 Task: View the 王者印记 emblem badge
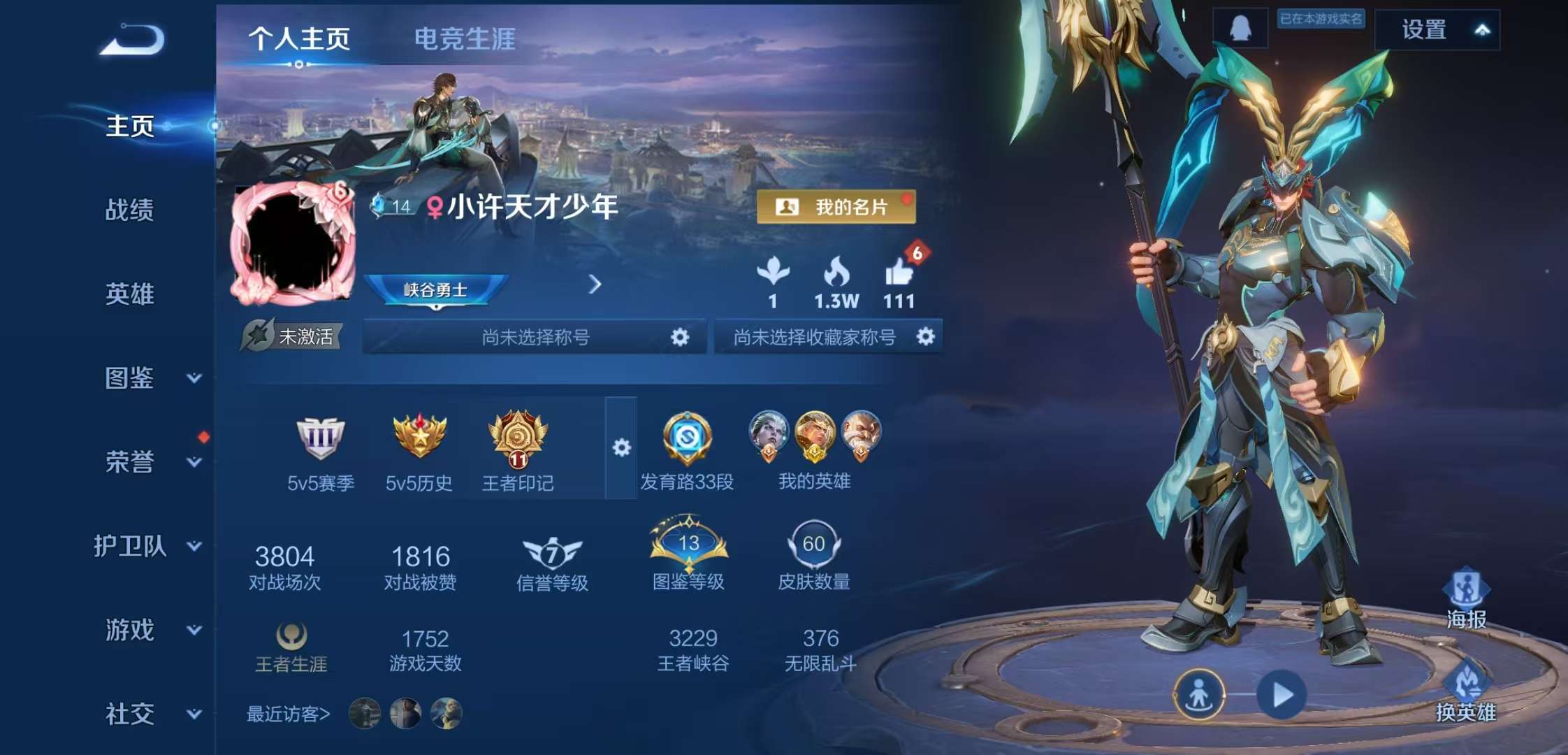(x=518, y=440)
